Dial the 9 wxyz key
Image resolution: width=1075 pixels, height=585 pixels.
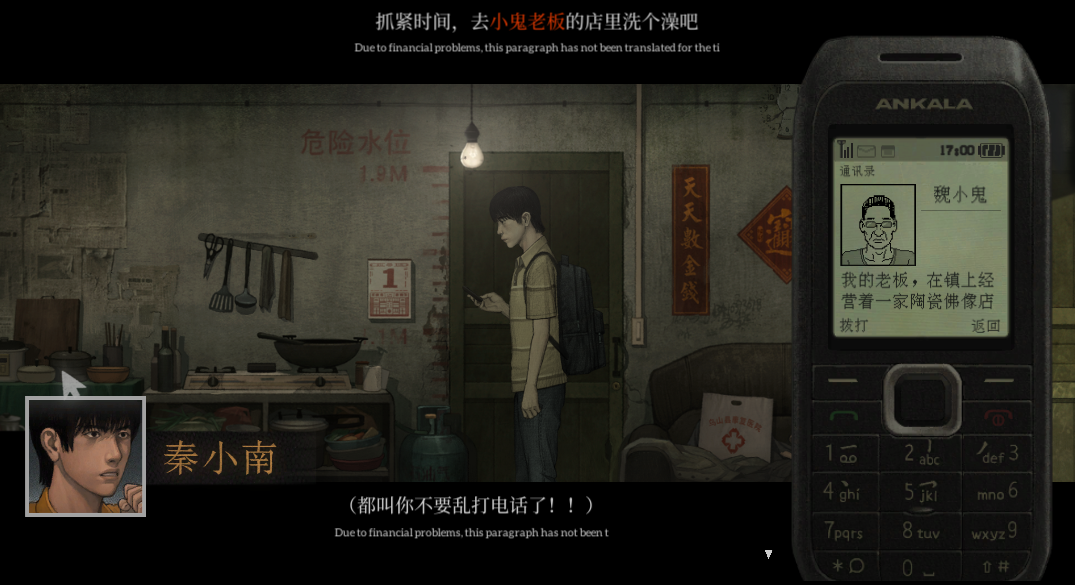996,529
